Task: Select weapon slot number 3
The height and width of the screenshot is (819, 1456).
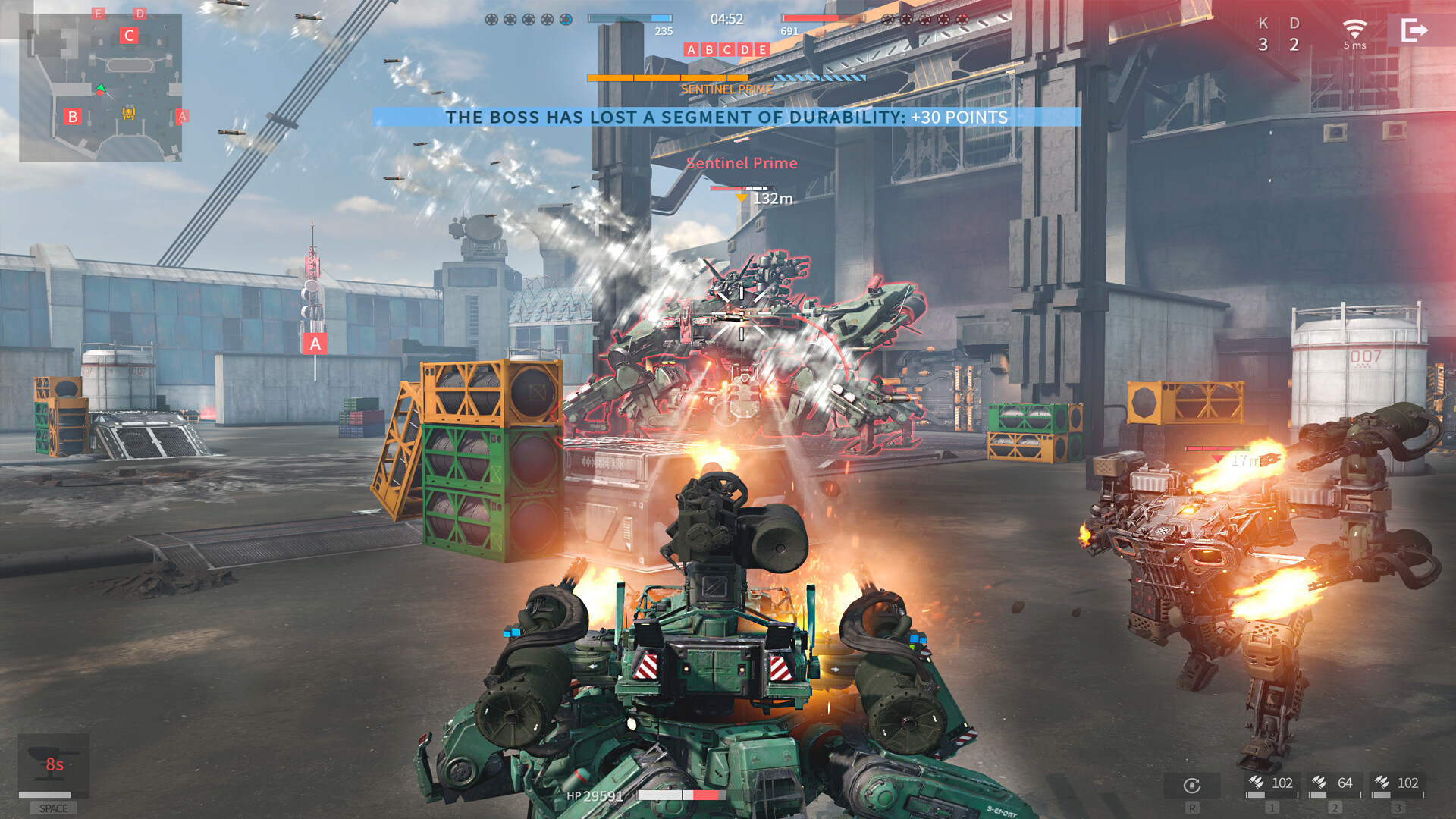Action: coord(1398,784)
